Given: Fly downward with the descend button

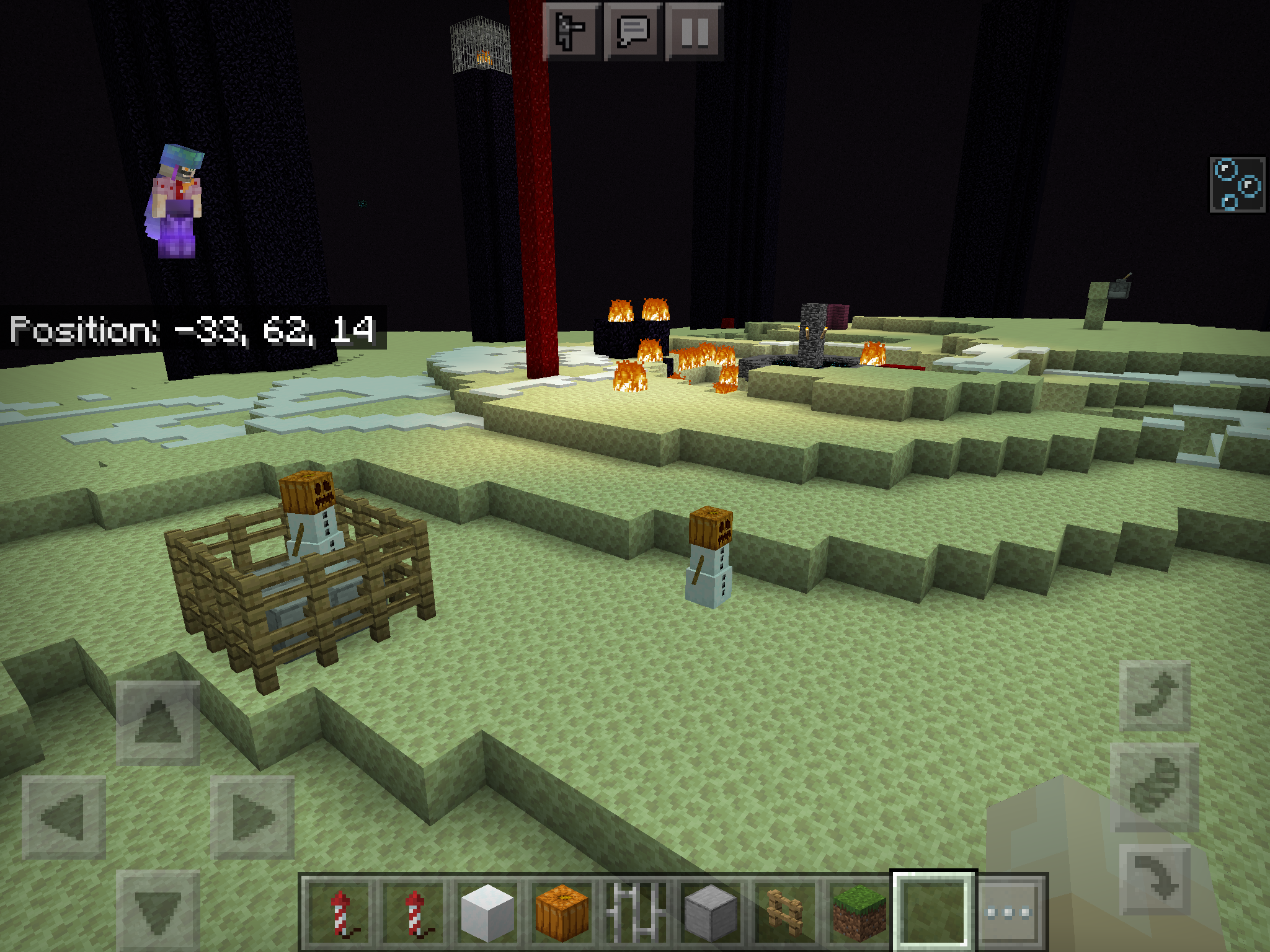Looking at the screenshot, I should (1155, 879).
